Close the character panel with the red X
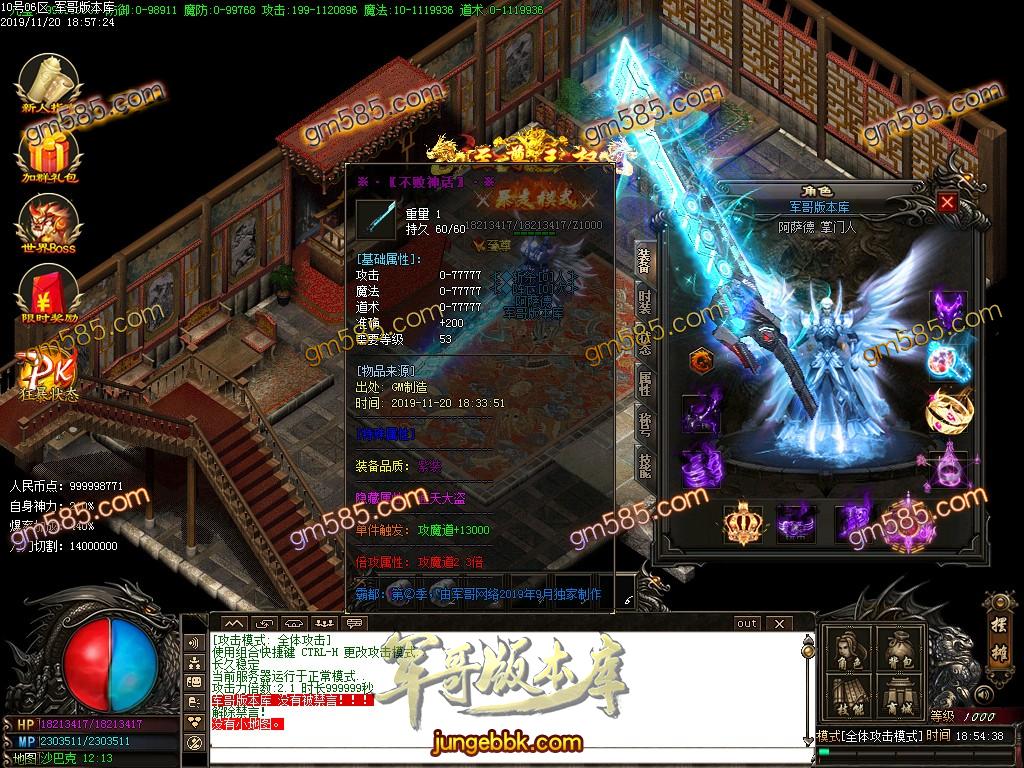The image size is (1024, 768). coord(947,203)
